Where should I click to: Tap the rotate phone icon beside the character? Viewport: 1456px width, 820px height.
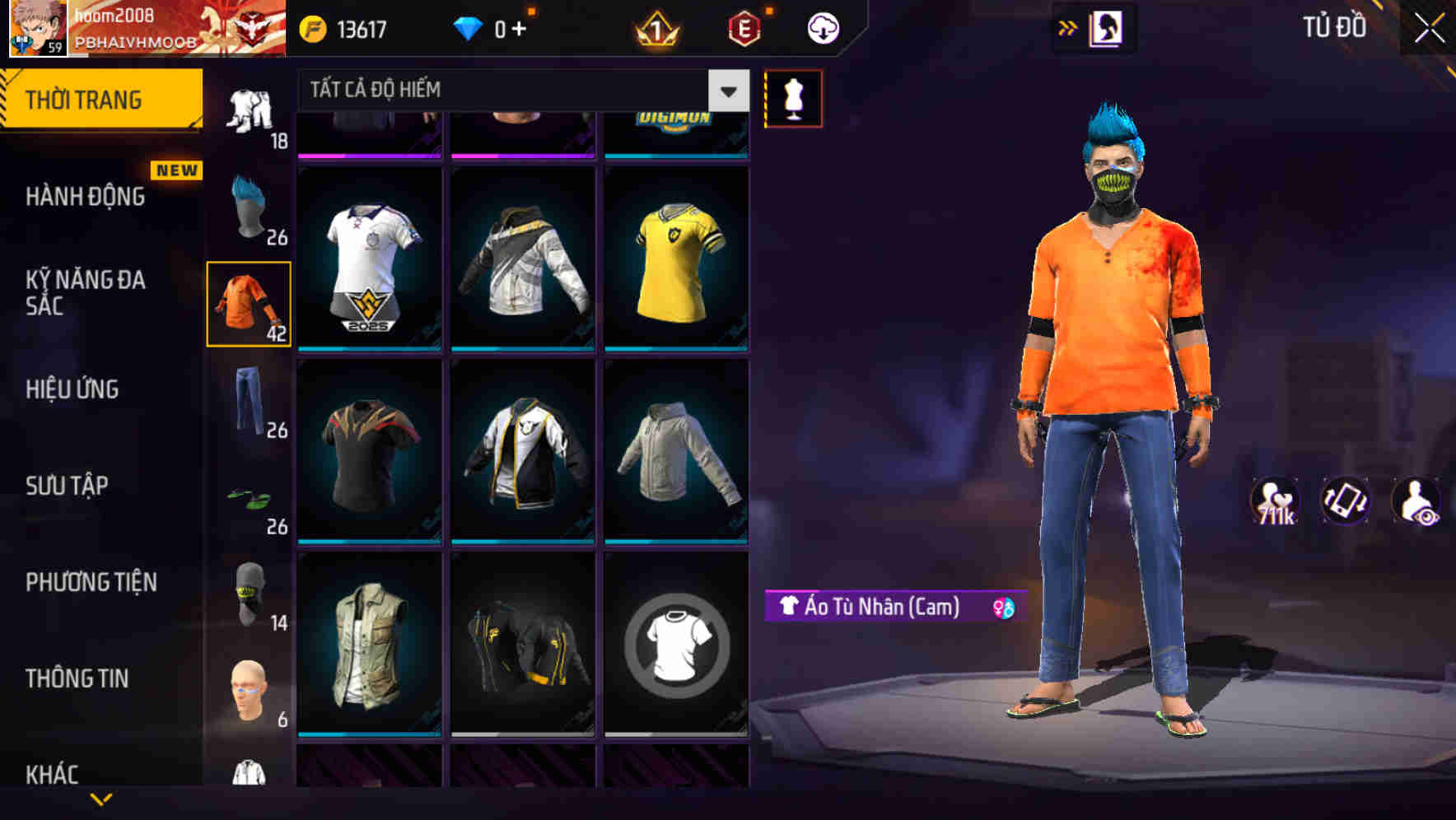click(1344, 501)
